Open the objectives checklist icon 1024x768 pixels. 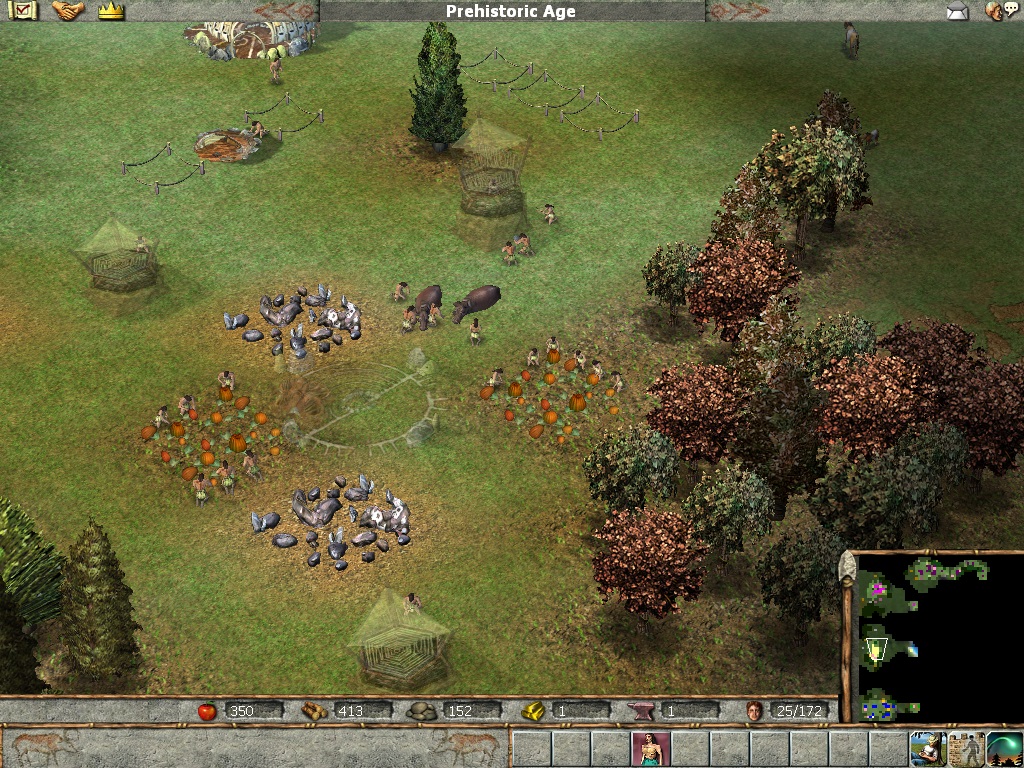coord(24,11)
